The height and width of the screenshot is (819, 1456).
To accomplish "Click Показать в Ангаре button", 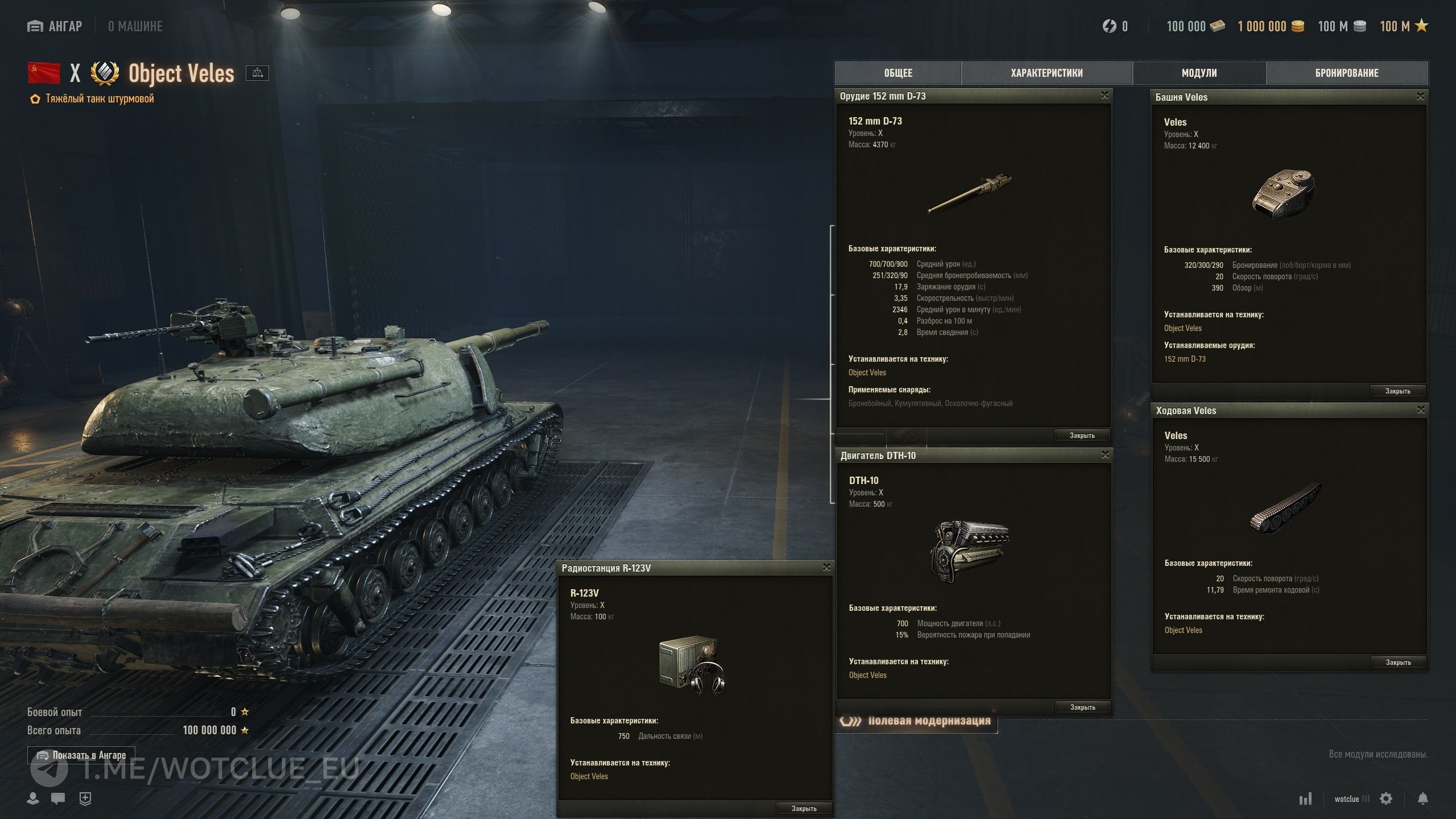I will point(81,755).
